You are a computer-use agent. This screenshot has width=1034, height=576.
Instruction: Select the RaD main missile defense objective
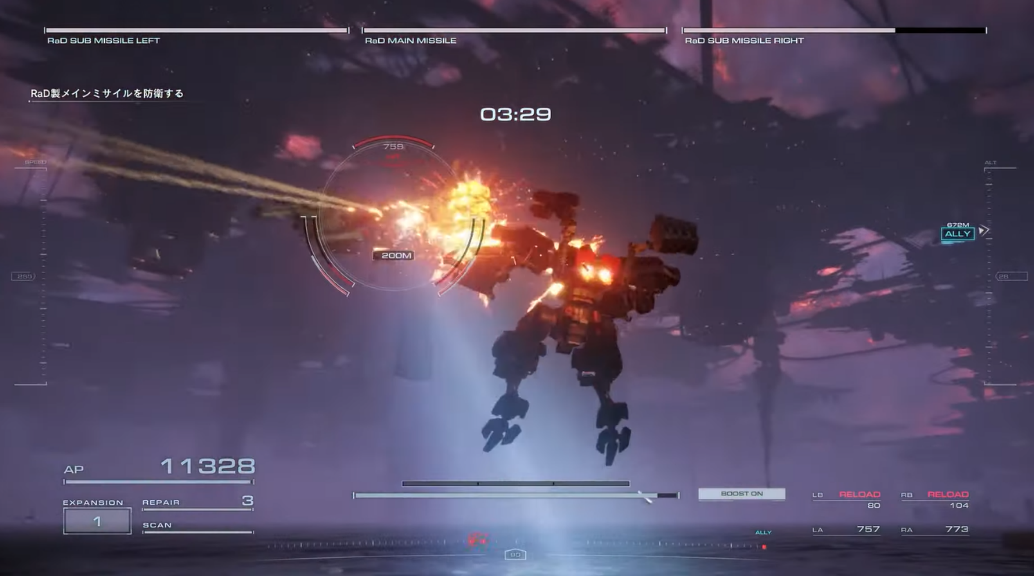(107, 94)
